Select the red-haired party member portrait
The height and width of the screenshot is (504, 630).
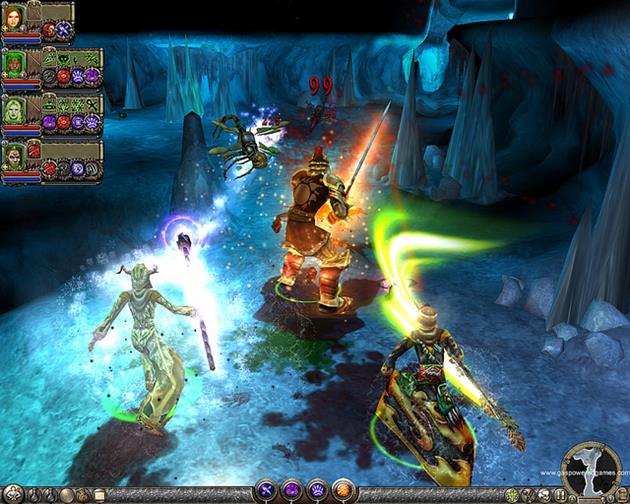tap(14, 18)
